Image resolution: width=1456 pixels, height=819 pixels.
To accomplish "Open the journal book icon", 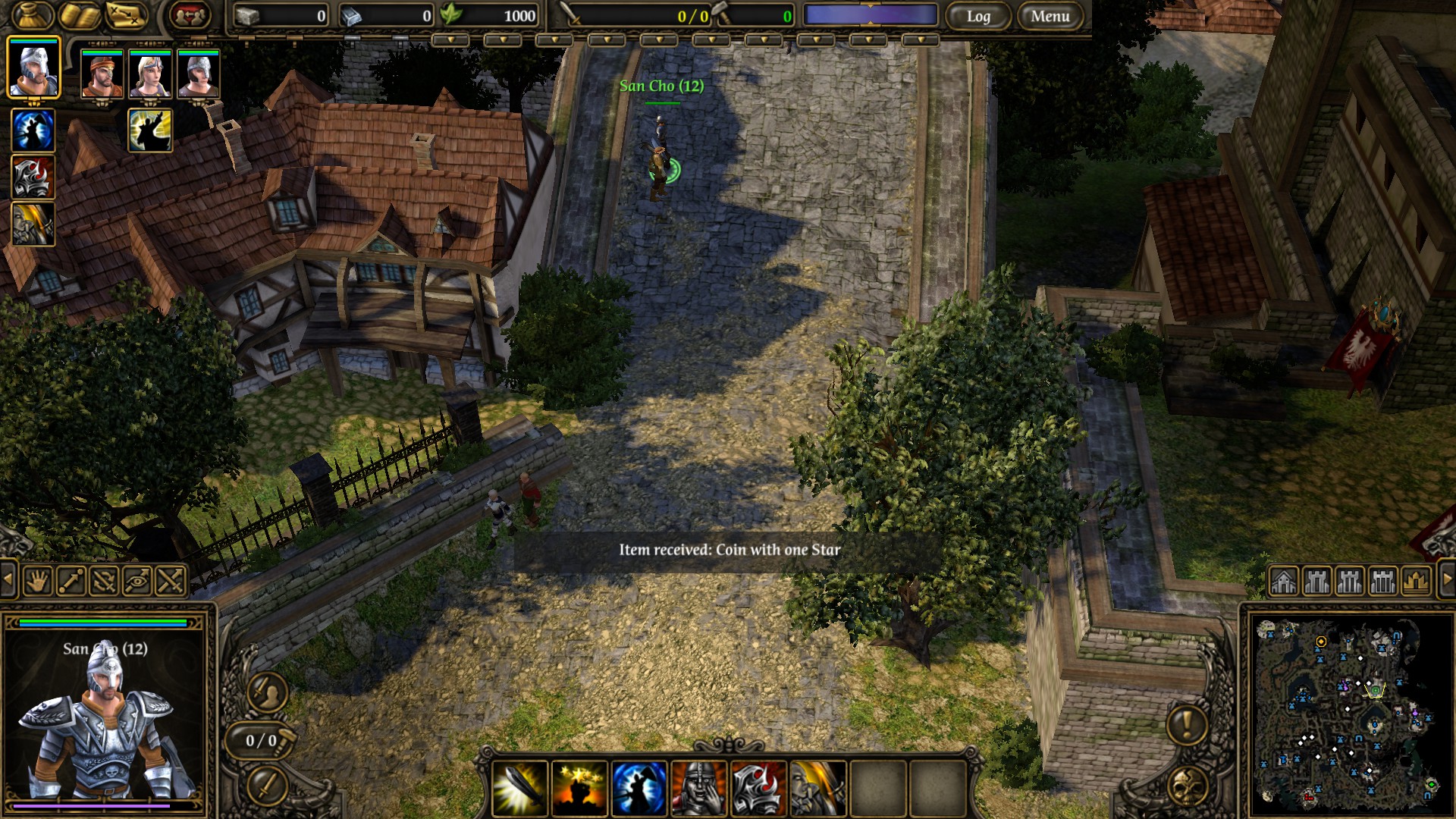I will click(80, 15).
